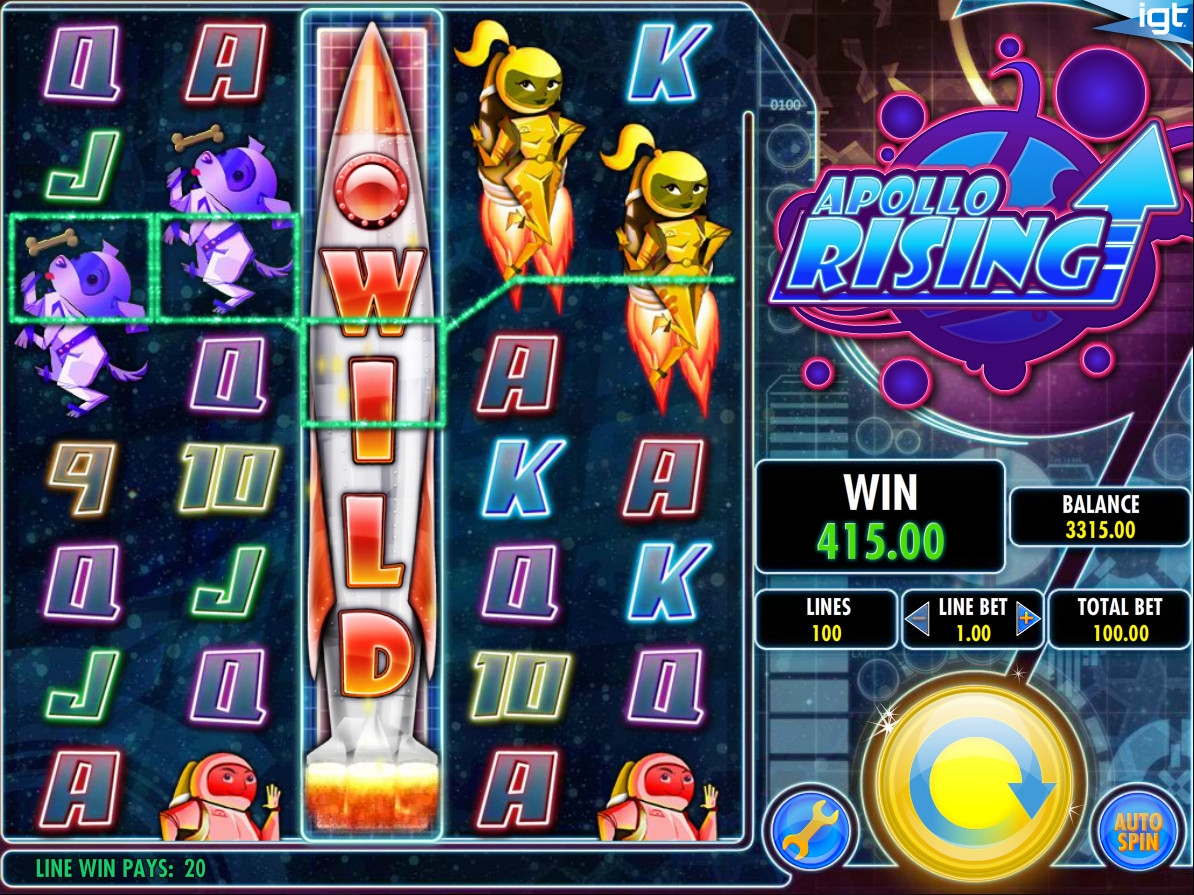Decrease line bet with minus arrow
Image resolution: width=1194 pixels, height=895 pixels.
(x=918, y=620)
